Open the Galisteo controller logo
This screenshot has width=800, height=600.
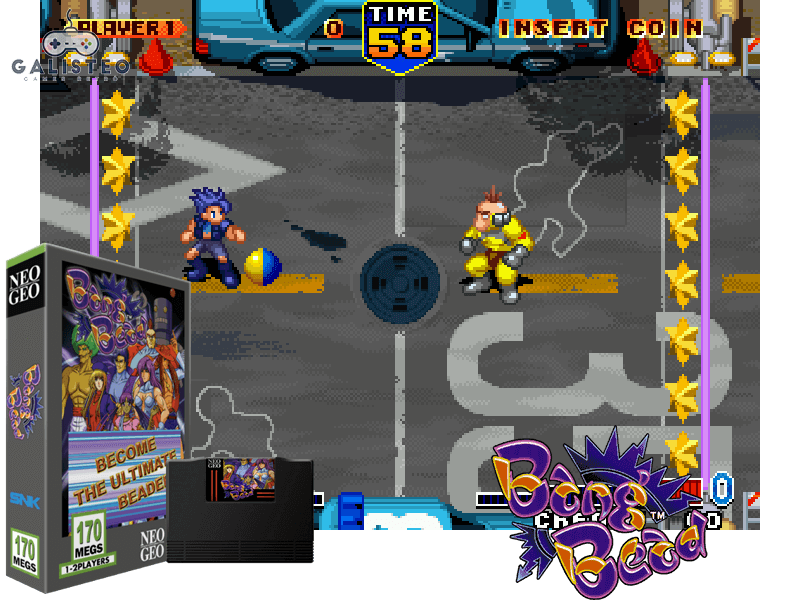click(x=71, y=54)
